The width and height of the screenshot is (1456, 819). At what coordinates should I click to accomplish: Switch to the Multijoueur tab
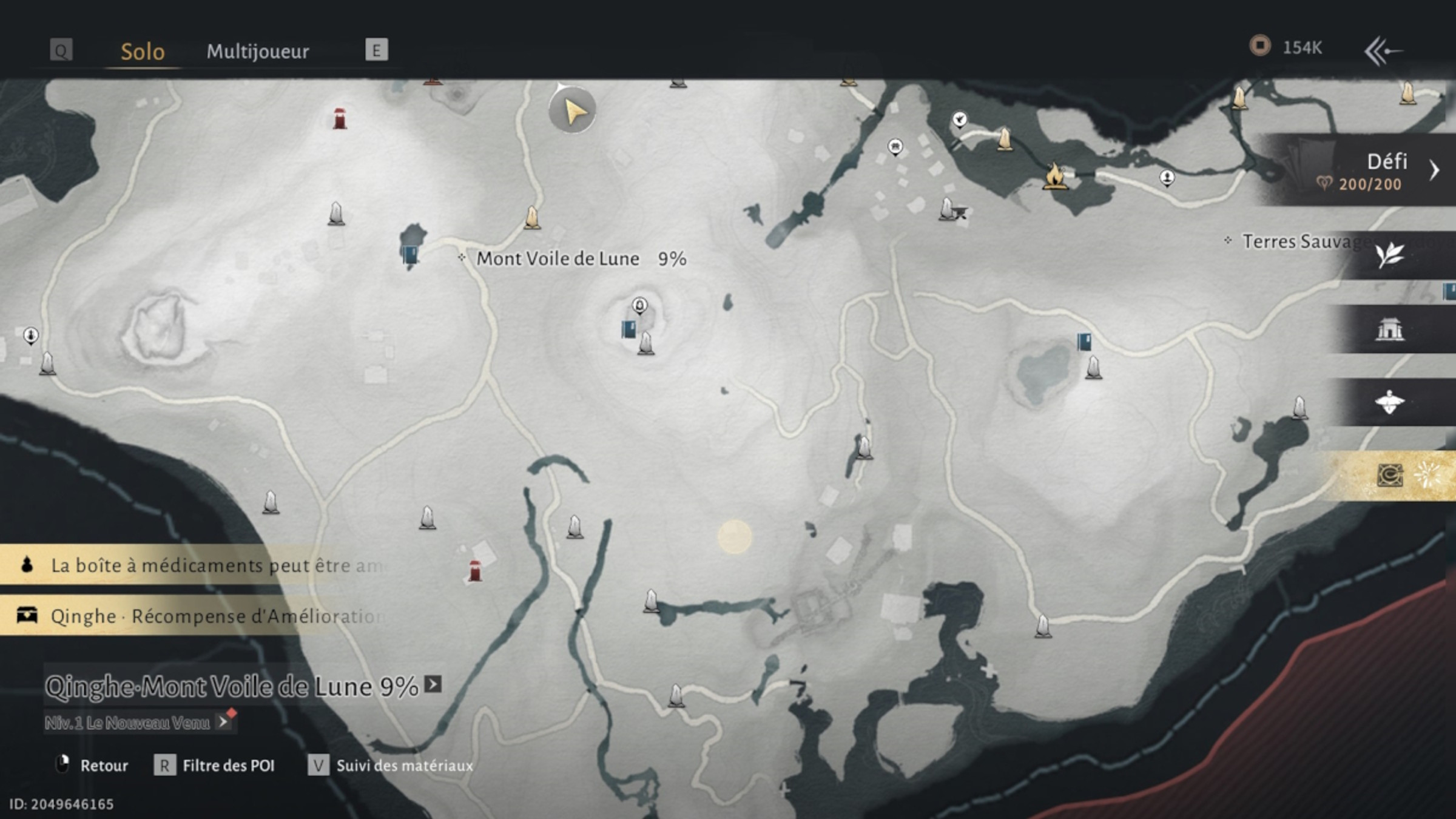257,51
